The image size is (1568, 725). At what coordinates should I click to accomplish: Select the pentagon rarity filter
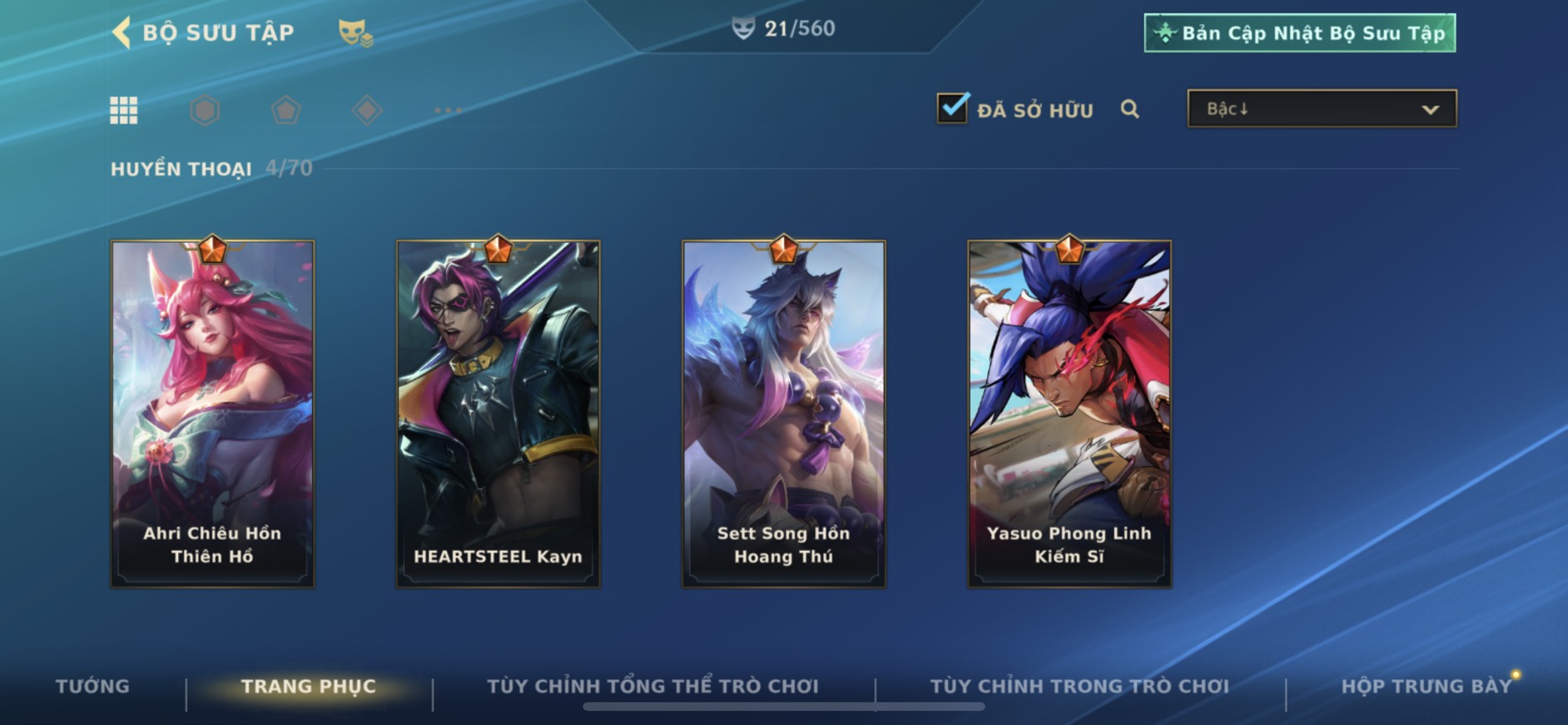click(x=285, y=110)
